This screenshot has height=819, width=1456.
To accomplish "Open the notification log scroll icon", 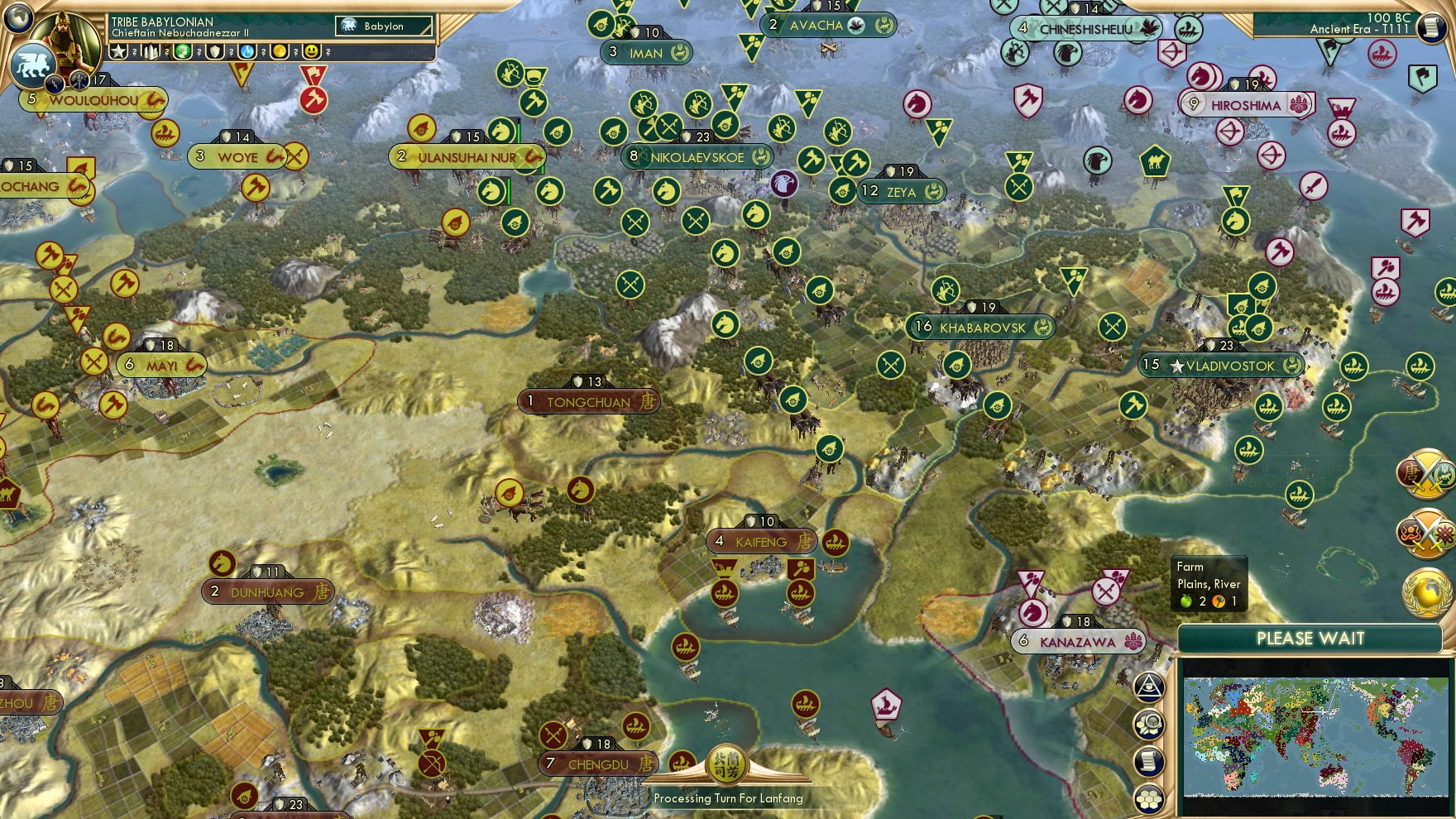I will (x=1148, y=760).
